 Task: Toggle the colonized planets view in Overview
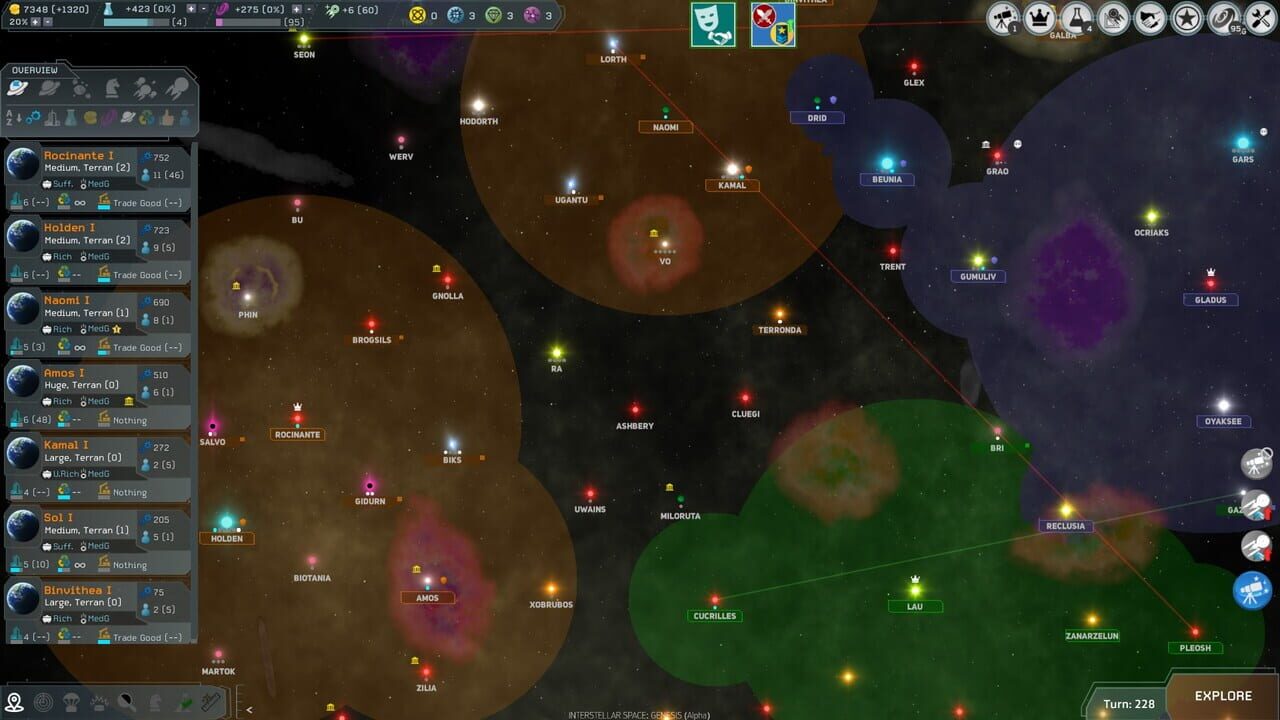(x=17, y=88)
